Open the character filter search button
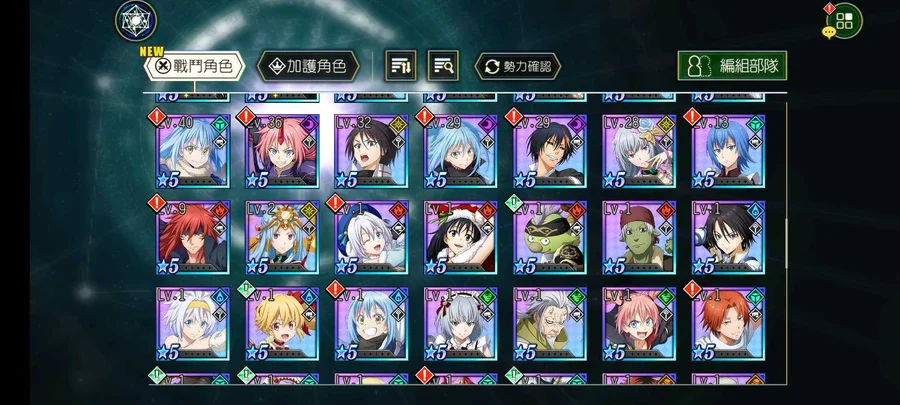The width and height of the screenshot is (900, 405). coord(443,66)
